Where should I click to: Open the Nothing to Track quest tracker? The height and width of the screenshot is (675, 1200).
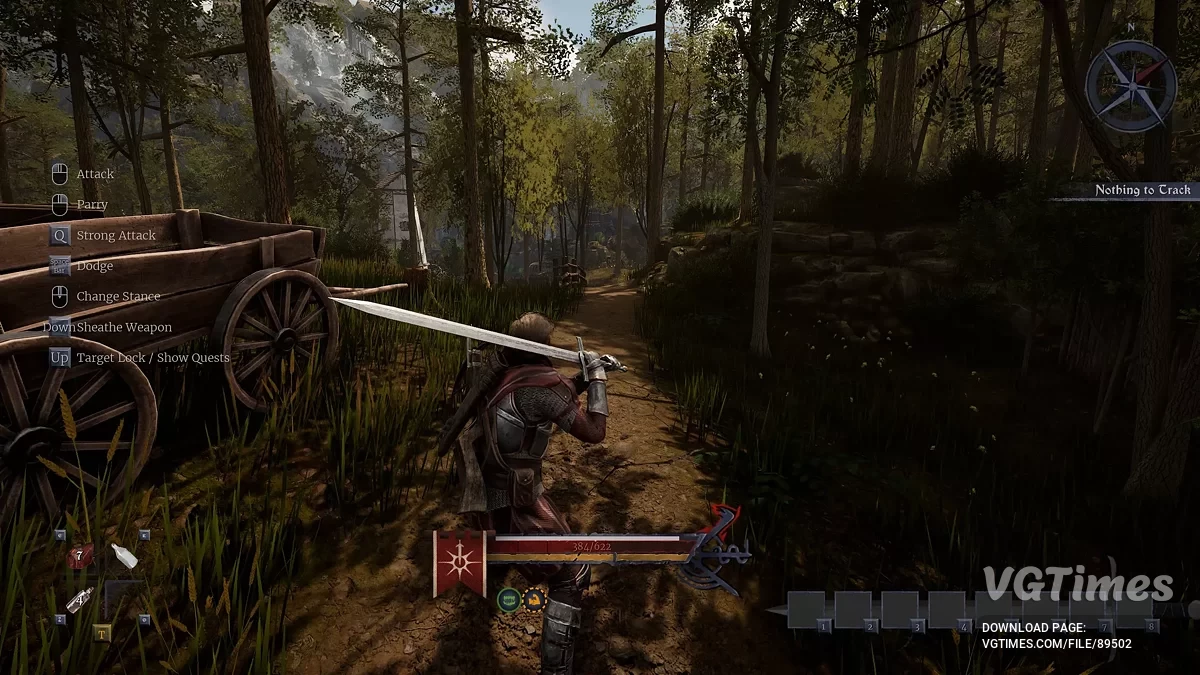click(1142, 190)
